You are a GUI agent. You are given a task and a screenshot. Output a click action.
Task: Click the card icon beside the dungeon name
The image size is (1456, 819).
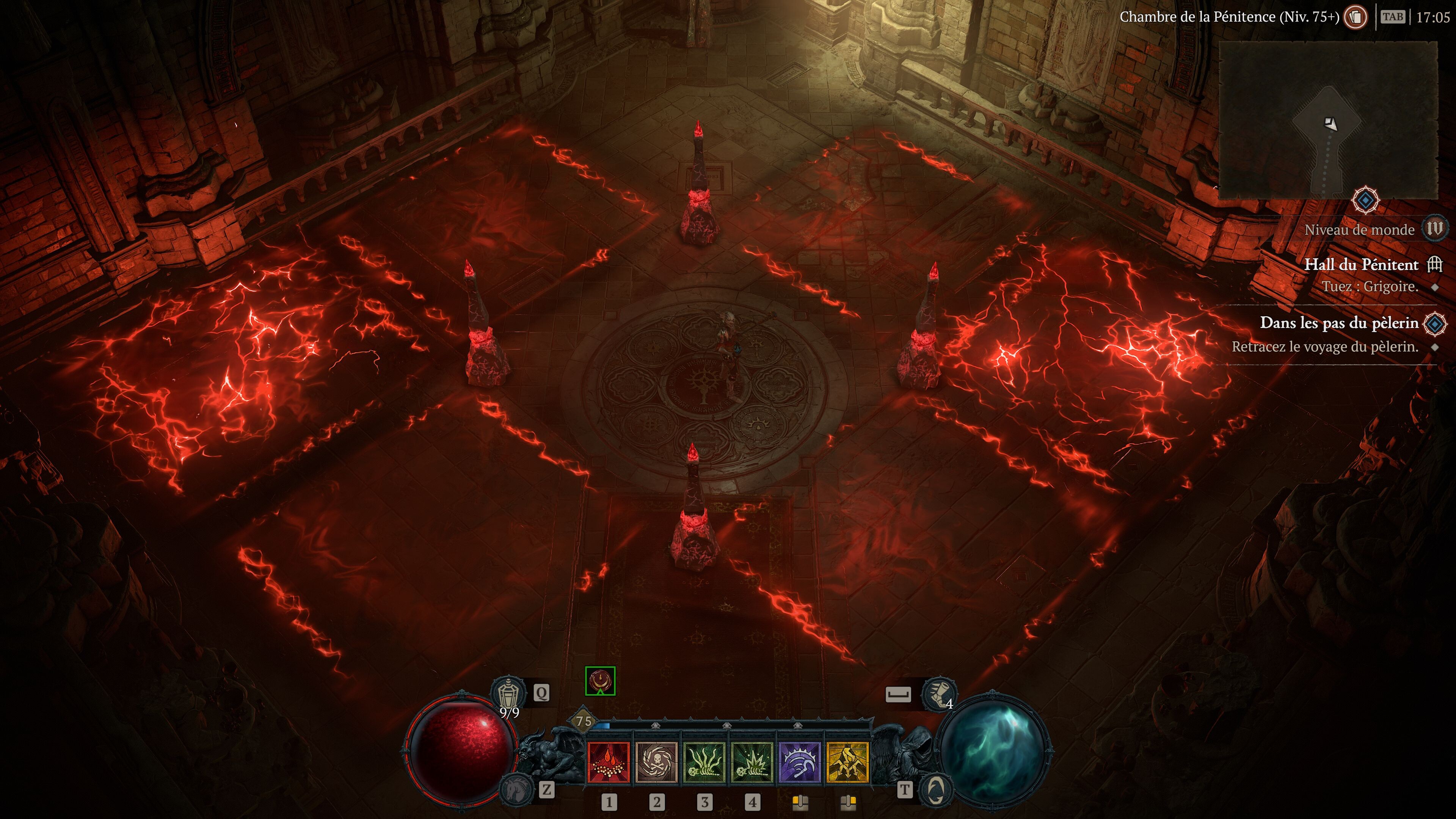click(x=1355, y=17)
